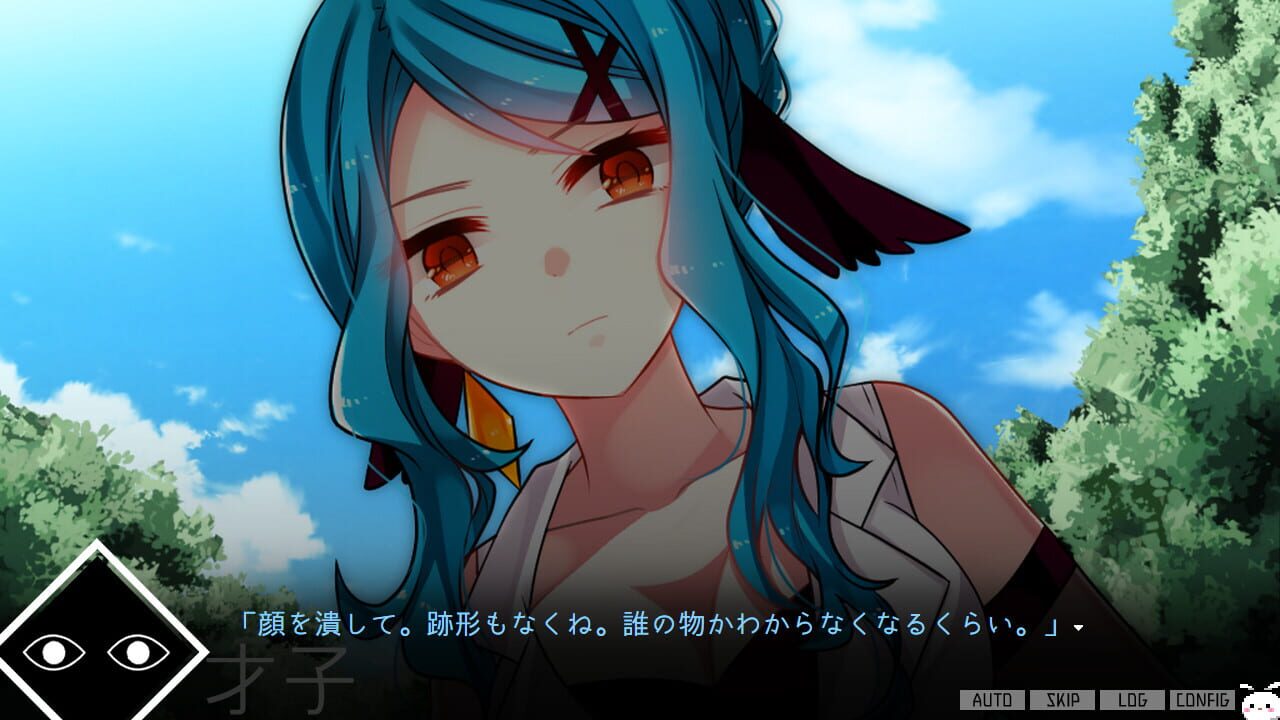Toggle auto-advance by clicking AUTO

[991, 700]
